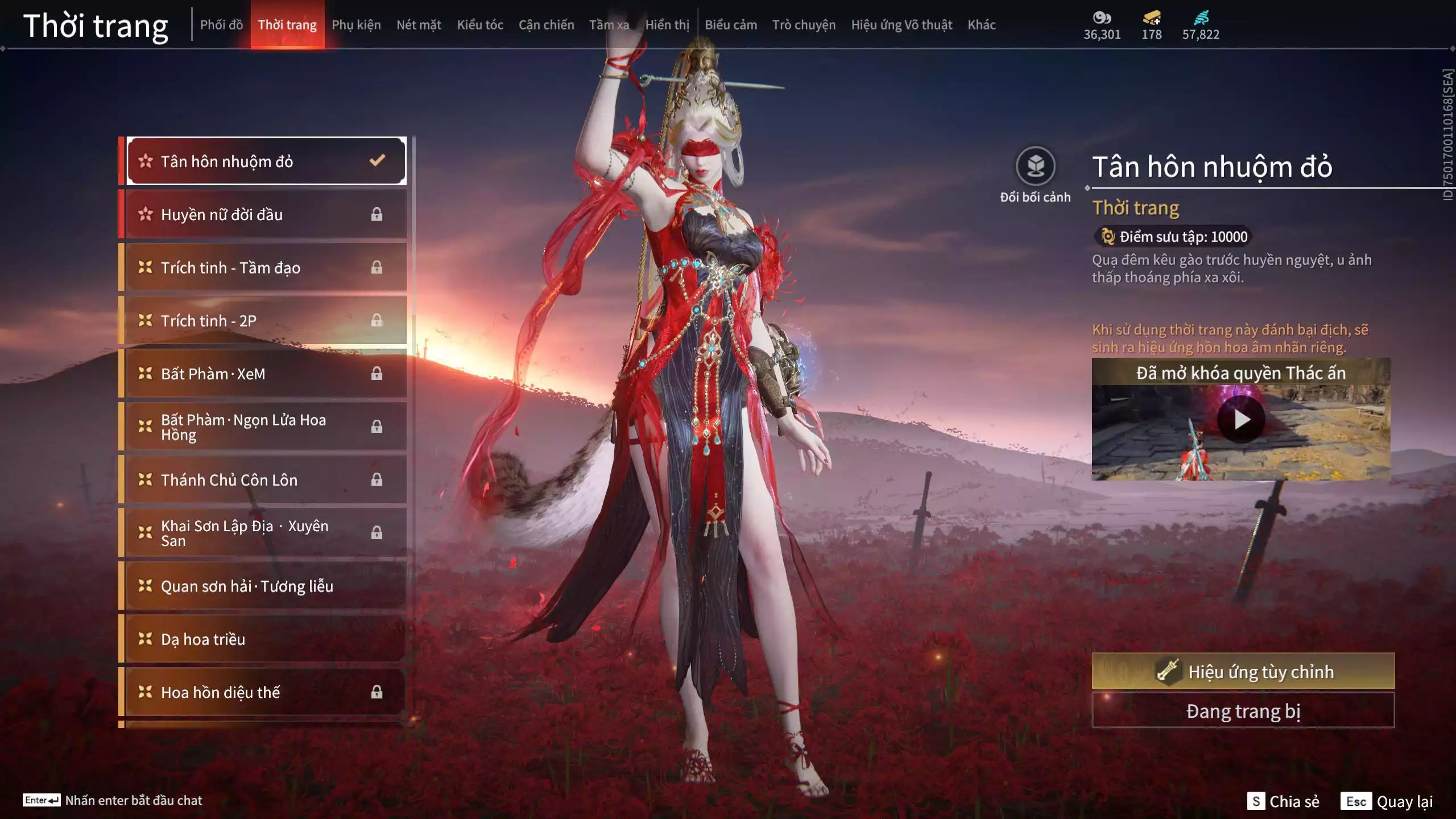This screenshot has height=819, width=1456.
Task: Click the blue jade currency icon showing 57,822
Action: pyautogui.click(x=1200, y=18)
